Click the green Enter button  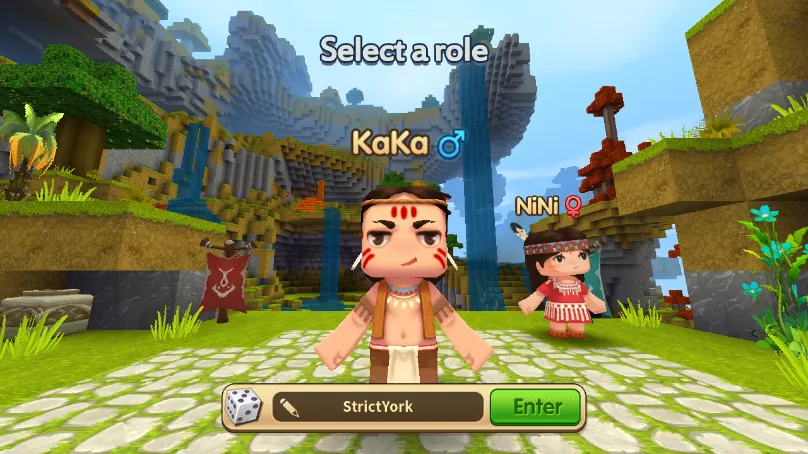point(536,407)
